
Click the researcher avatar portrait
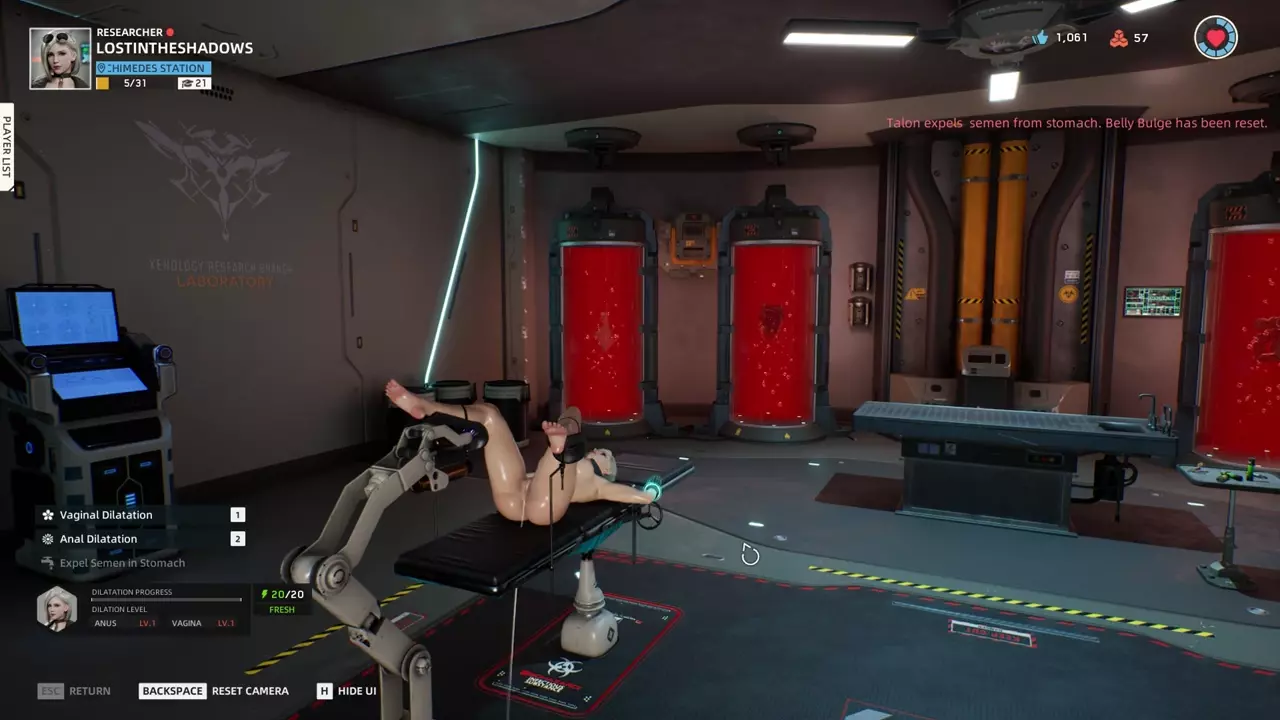coord(60,58)
